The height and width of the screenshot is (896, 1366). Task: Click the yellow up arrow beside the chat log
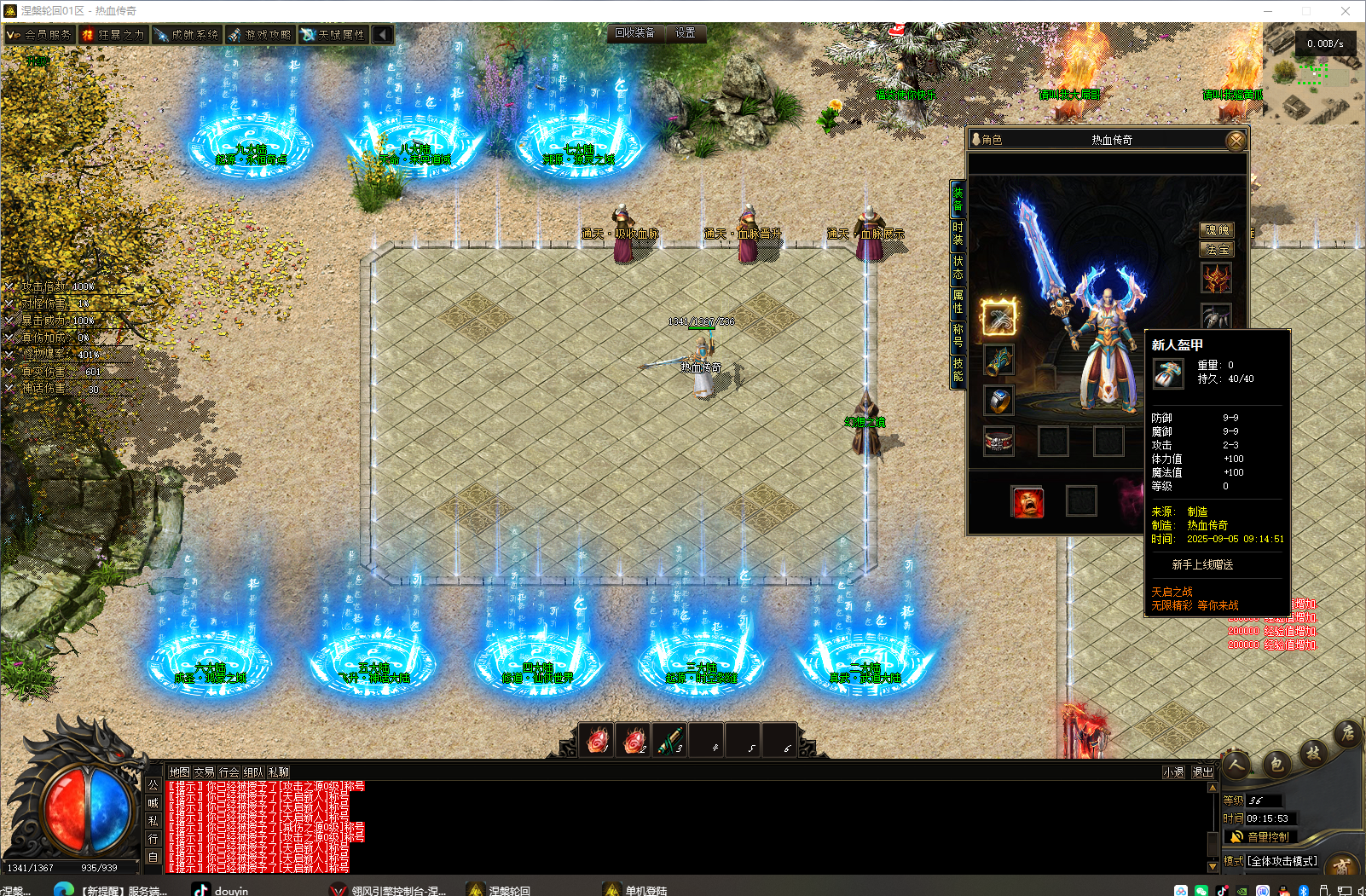pos(1214,788)
